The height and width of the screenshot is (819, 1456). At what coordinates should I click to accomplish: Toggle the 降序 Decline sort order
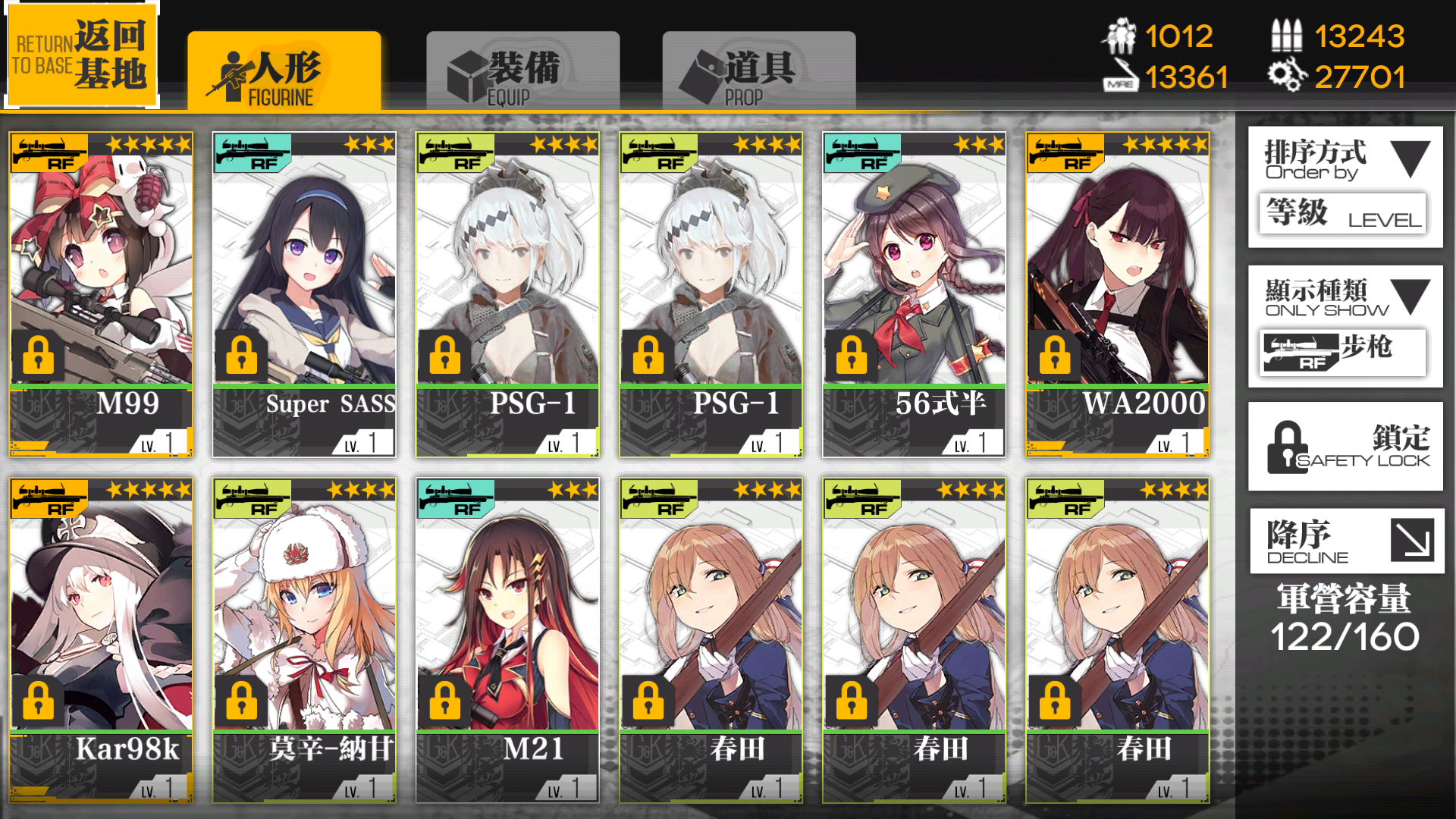[1346, 541]
